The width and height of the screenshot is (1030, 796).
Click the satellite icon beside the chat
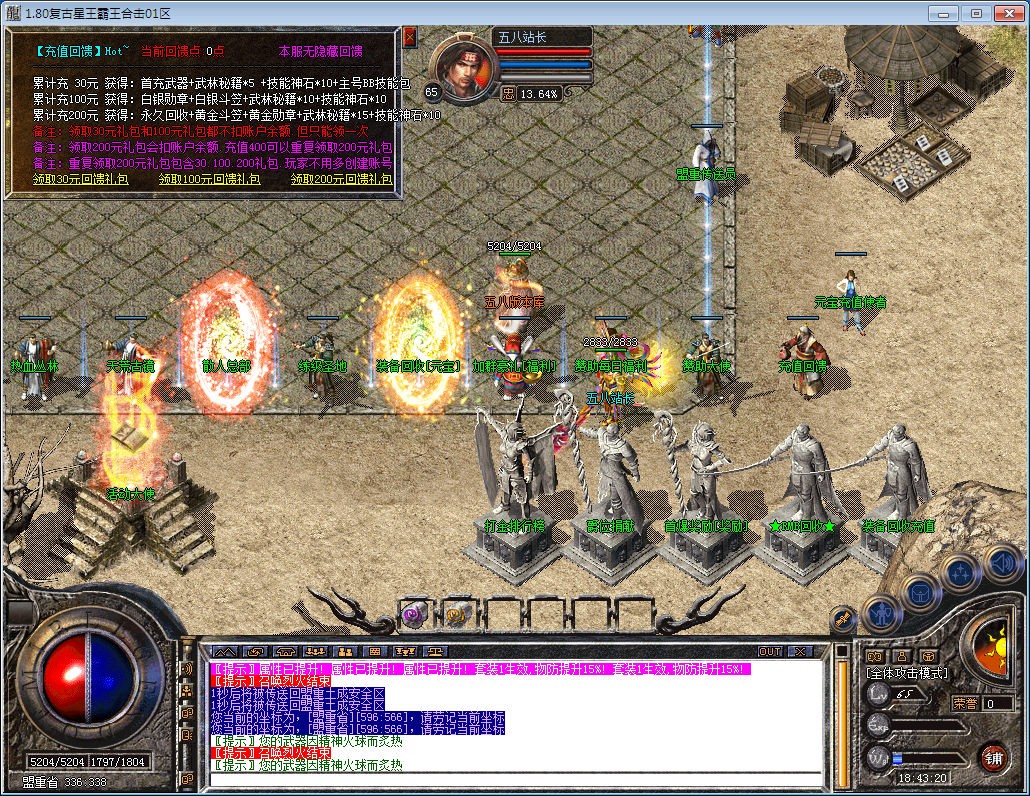click(x=188, y=668)
